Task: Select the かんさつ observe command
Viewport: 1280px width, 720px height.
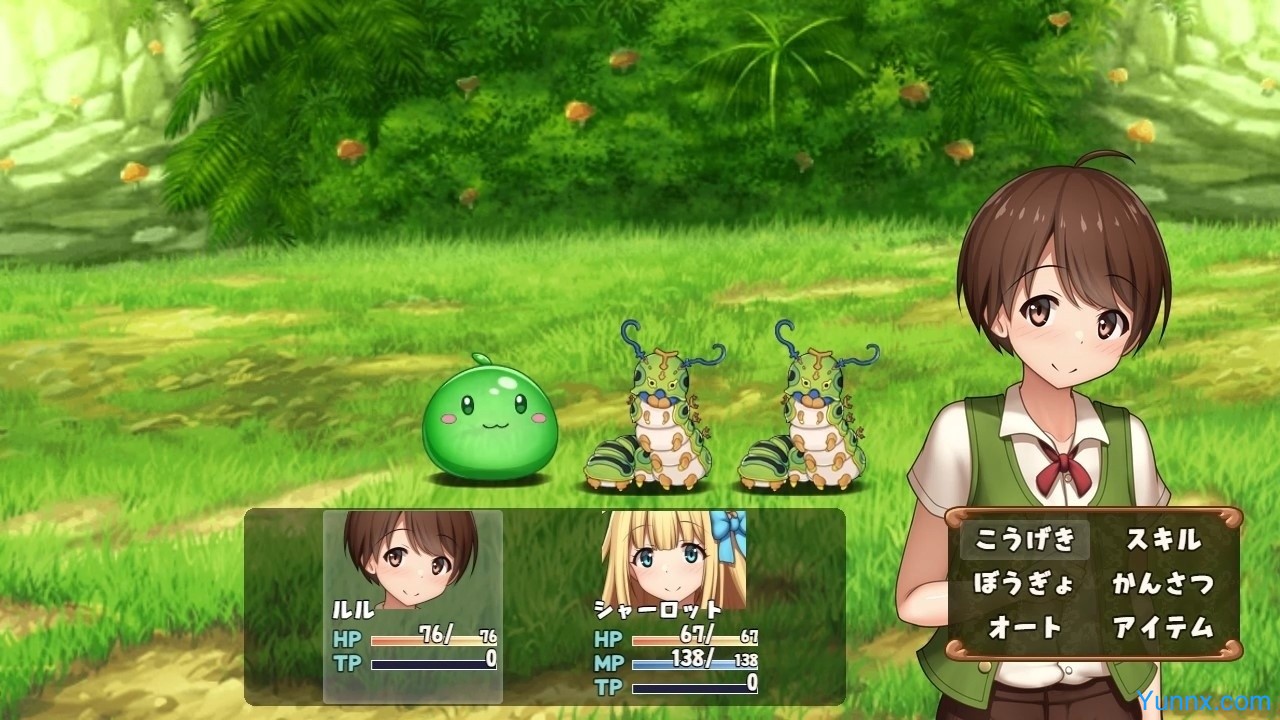Action: click(x=1163, y=584)
